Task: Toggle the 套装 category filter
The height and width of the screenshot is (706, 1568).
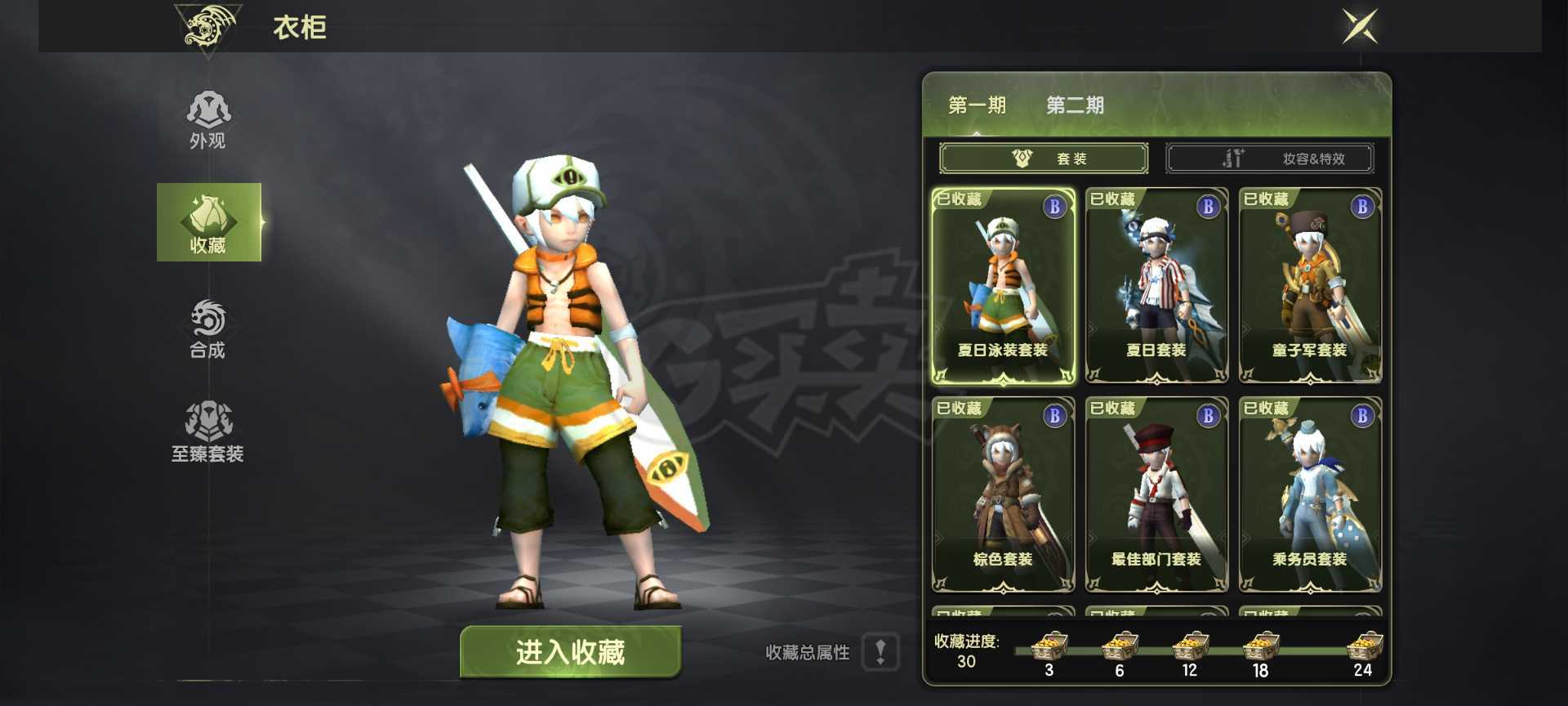Action: coord(1045,158)
